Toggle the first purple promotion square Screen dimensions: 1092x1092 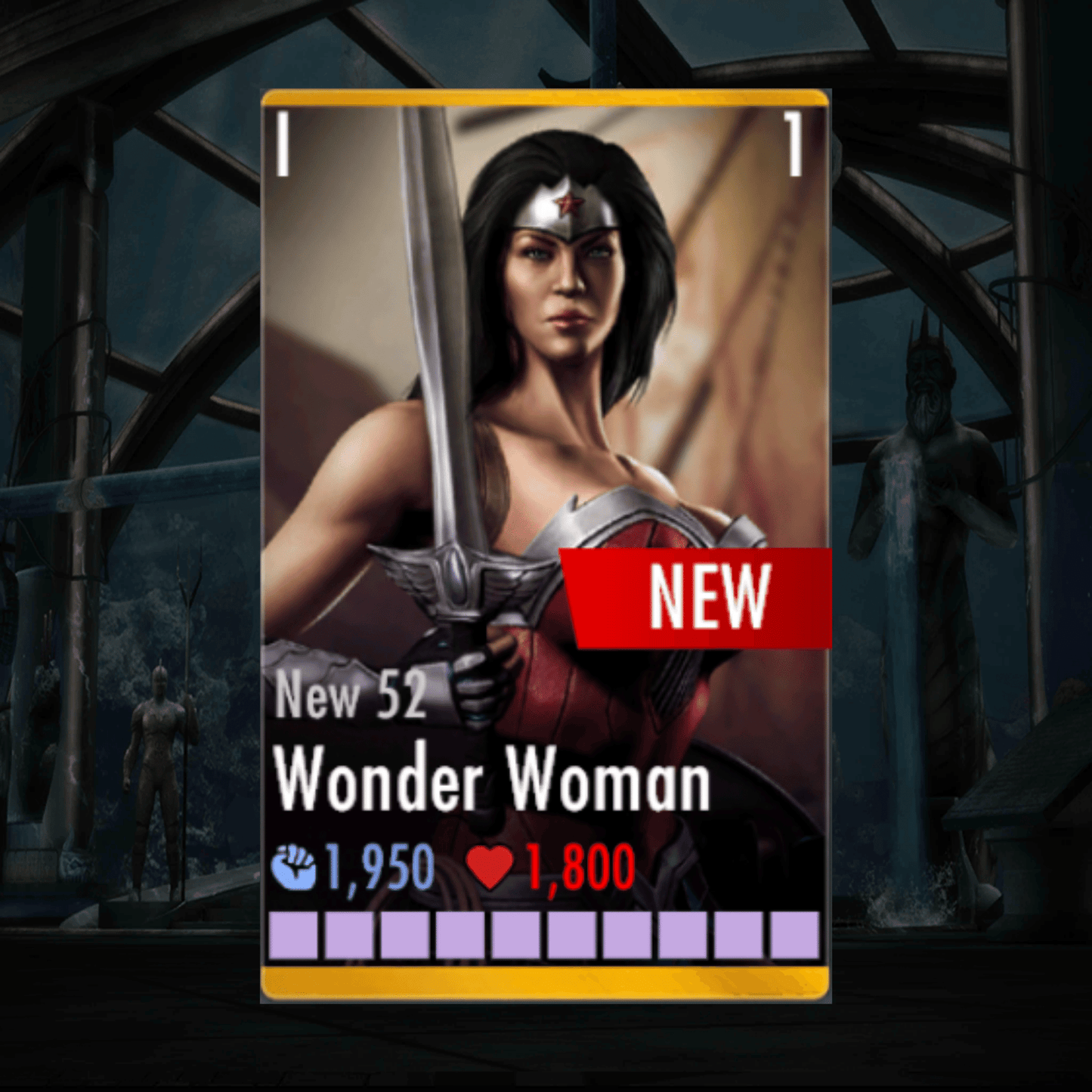tap(294, 935)
